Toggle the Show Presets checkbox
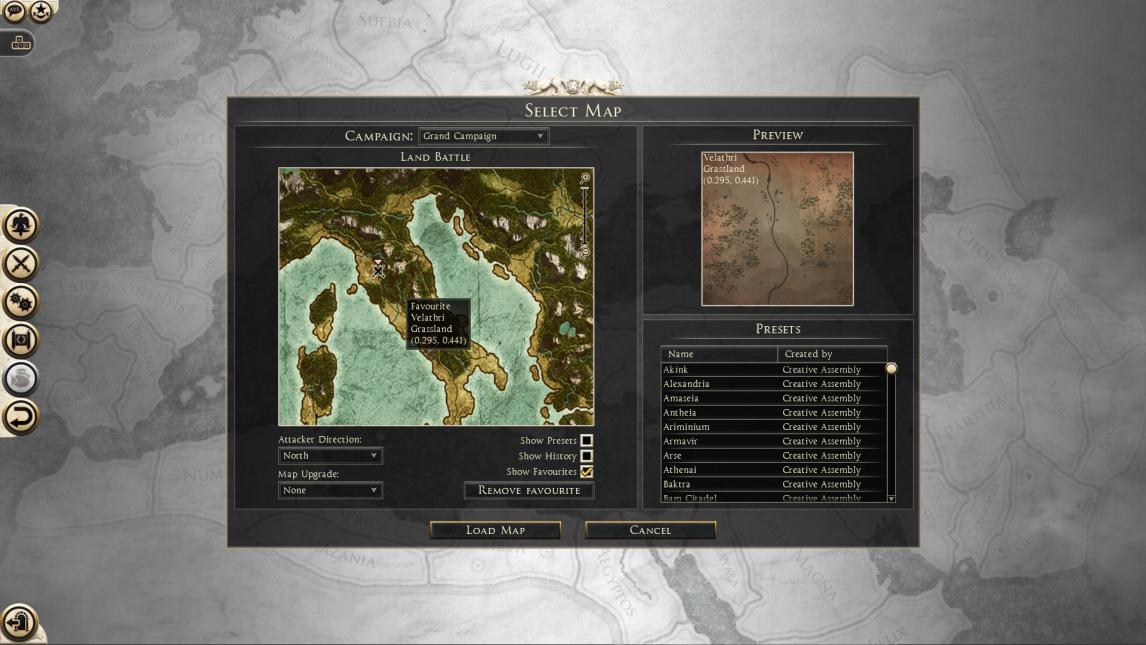1146x645 pixels. click(x=587, y=440)
